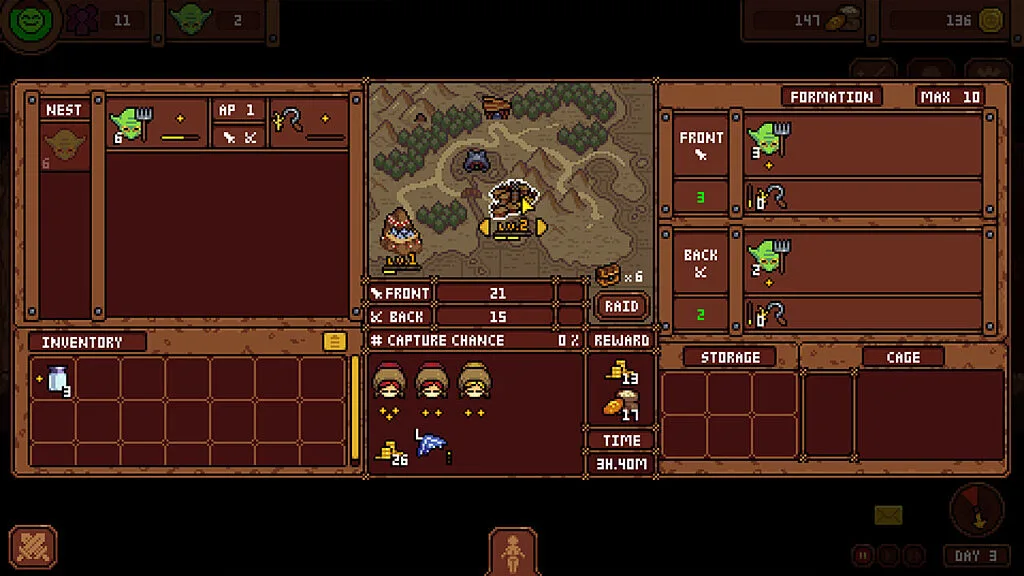
Task: Select the goblin nest portrait
Action: point(64,146)
